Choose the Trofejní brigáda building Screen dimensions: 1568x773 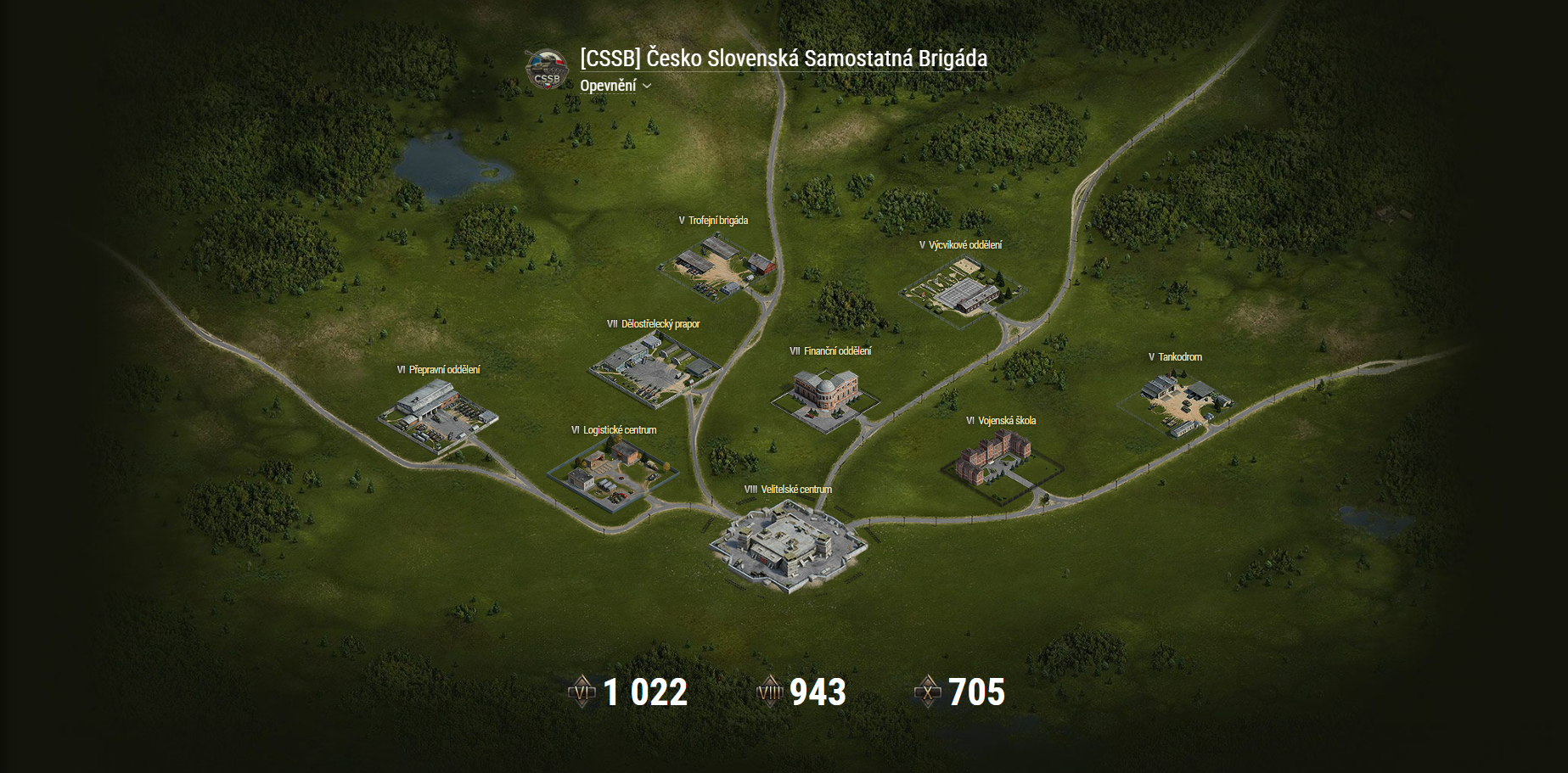point(718,263)
